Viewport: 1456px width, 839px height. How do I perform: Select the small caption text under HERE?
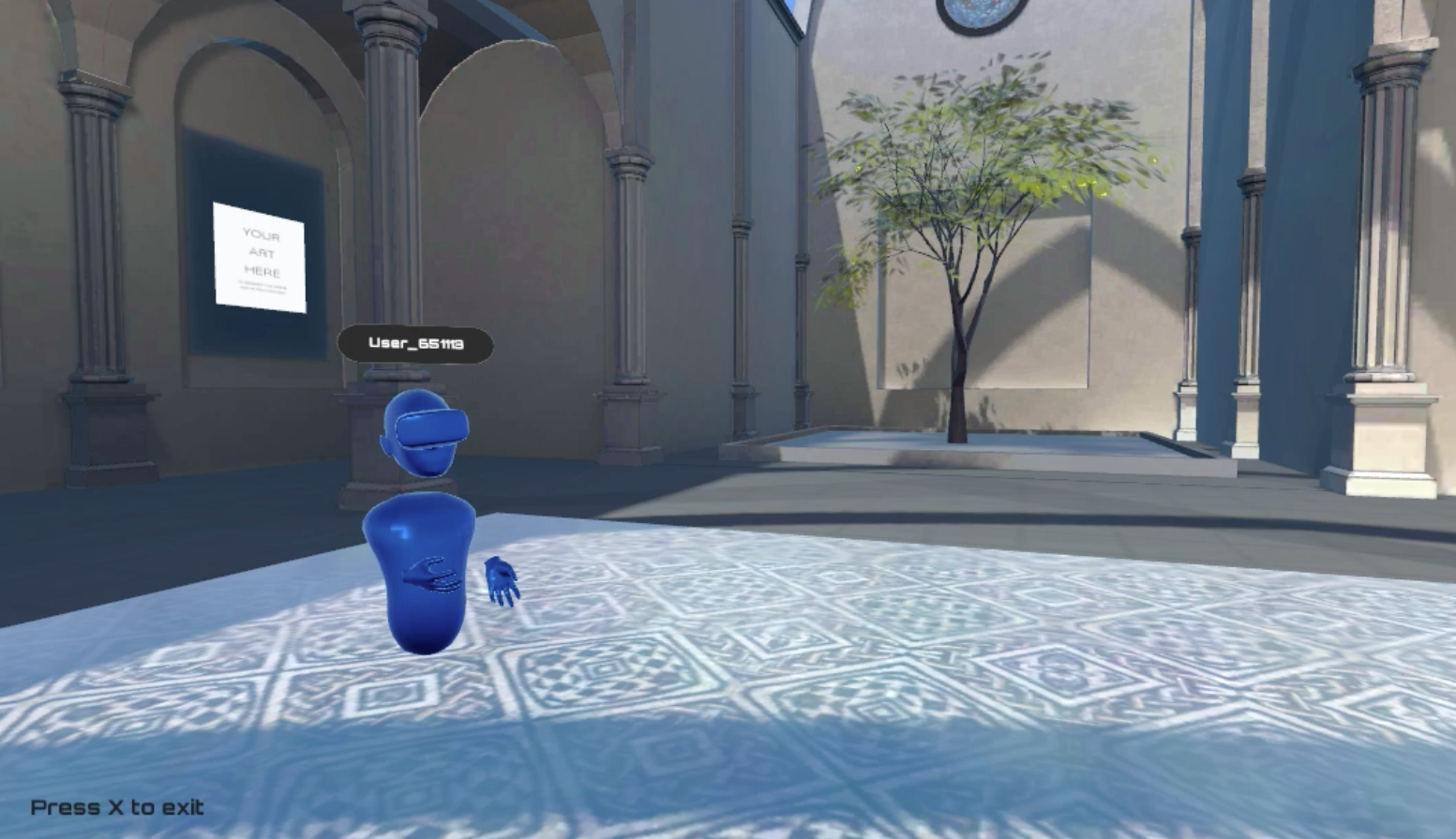[263, 284]
